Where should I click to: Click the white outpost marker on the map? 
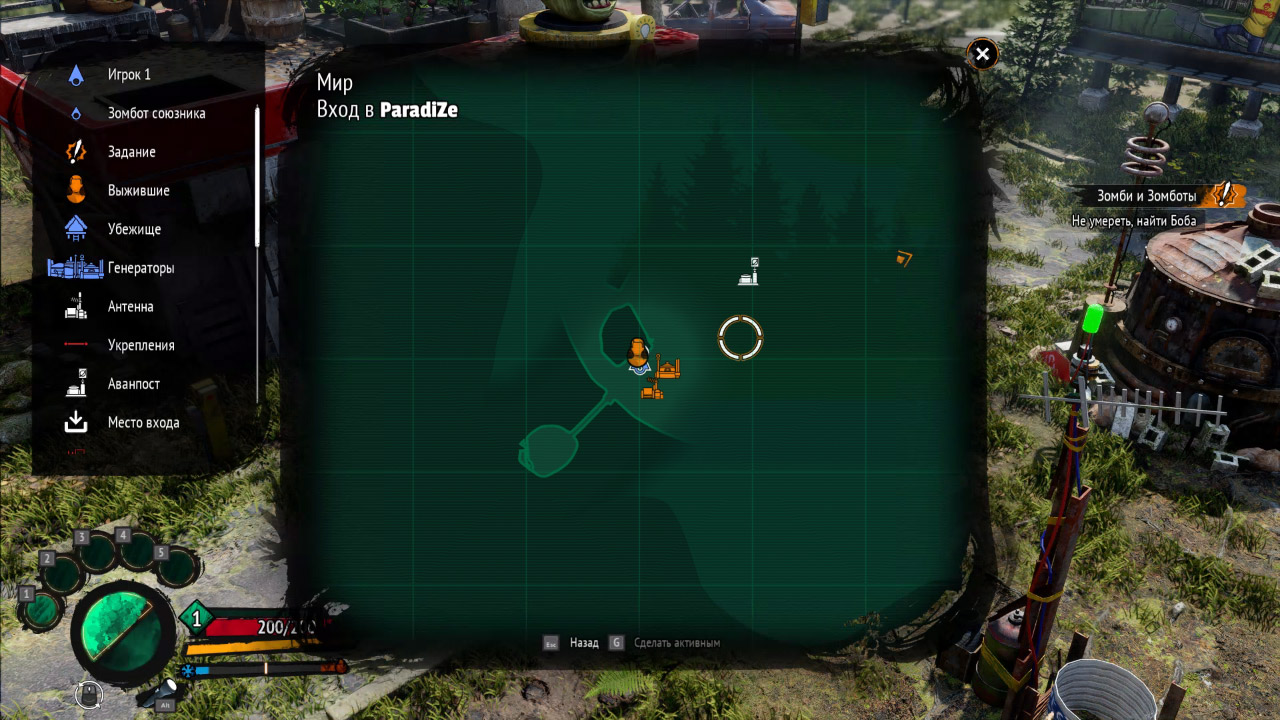coord(748,272)
